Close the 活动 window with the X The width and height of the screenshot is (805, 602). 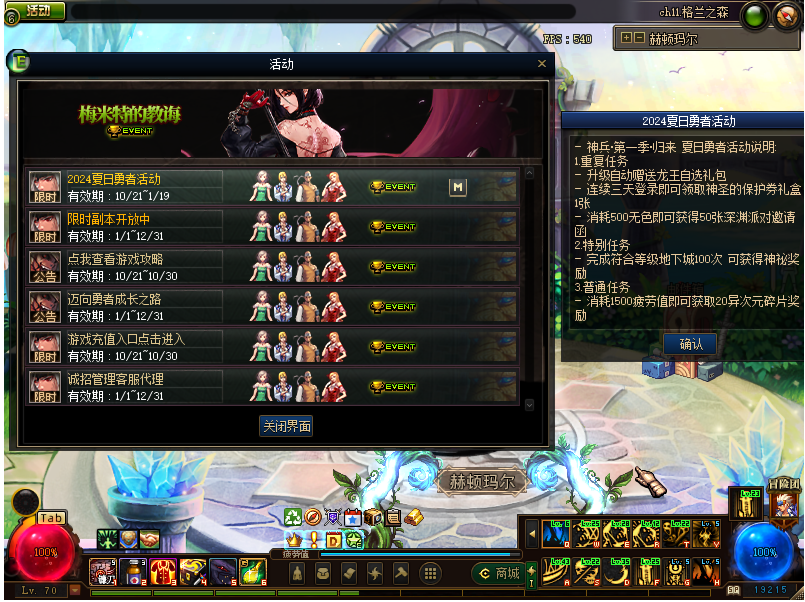coord(543,63)
